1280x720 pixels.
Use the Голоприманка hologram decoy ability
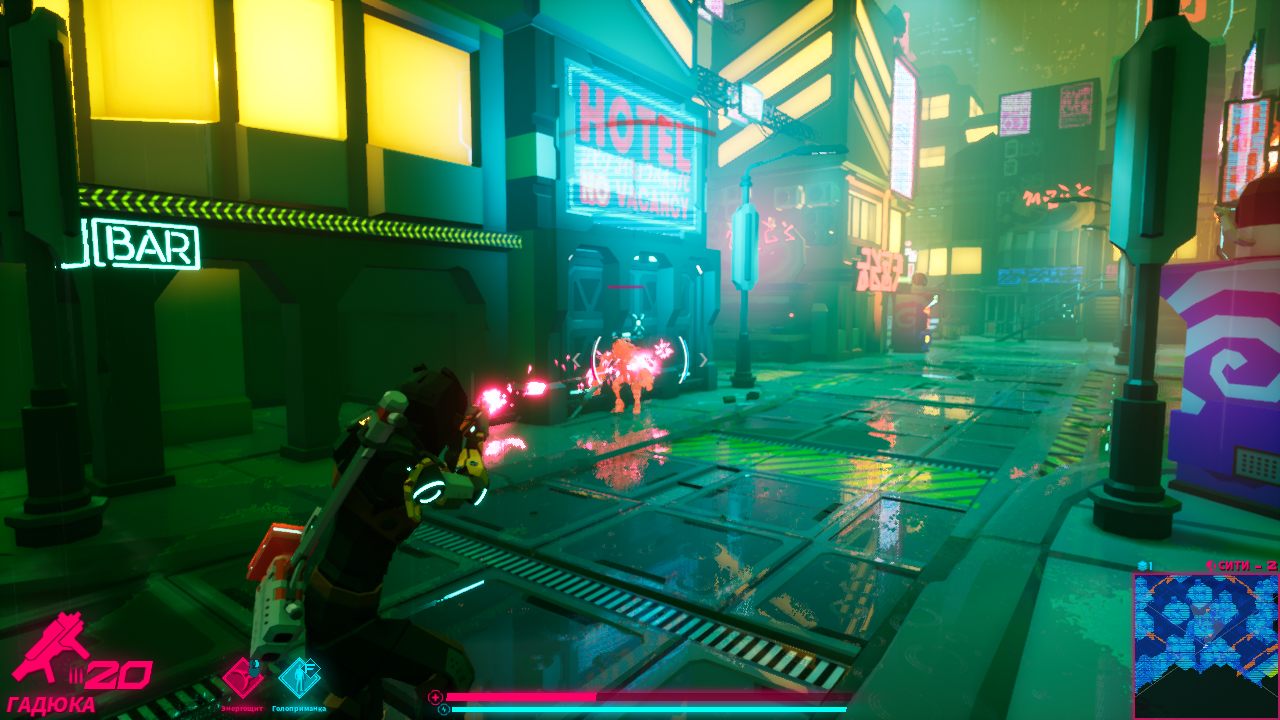(299, 677)
